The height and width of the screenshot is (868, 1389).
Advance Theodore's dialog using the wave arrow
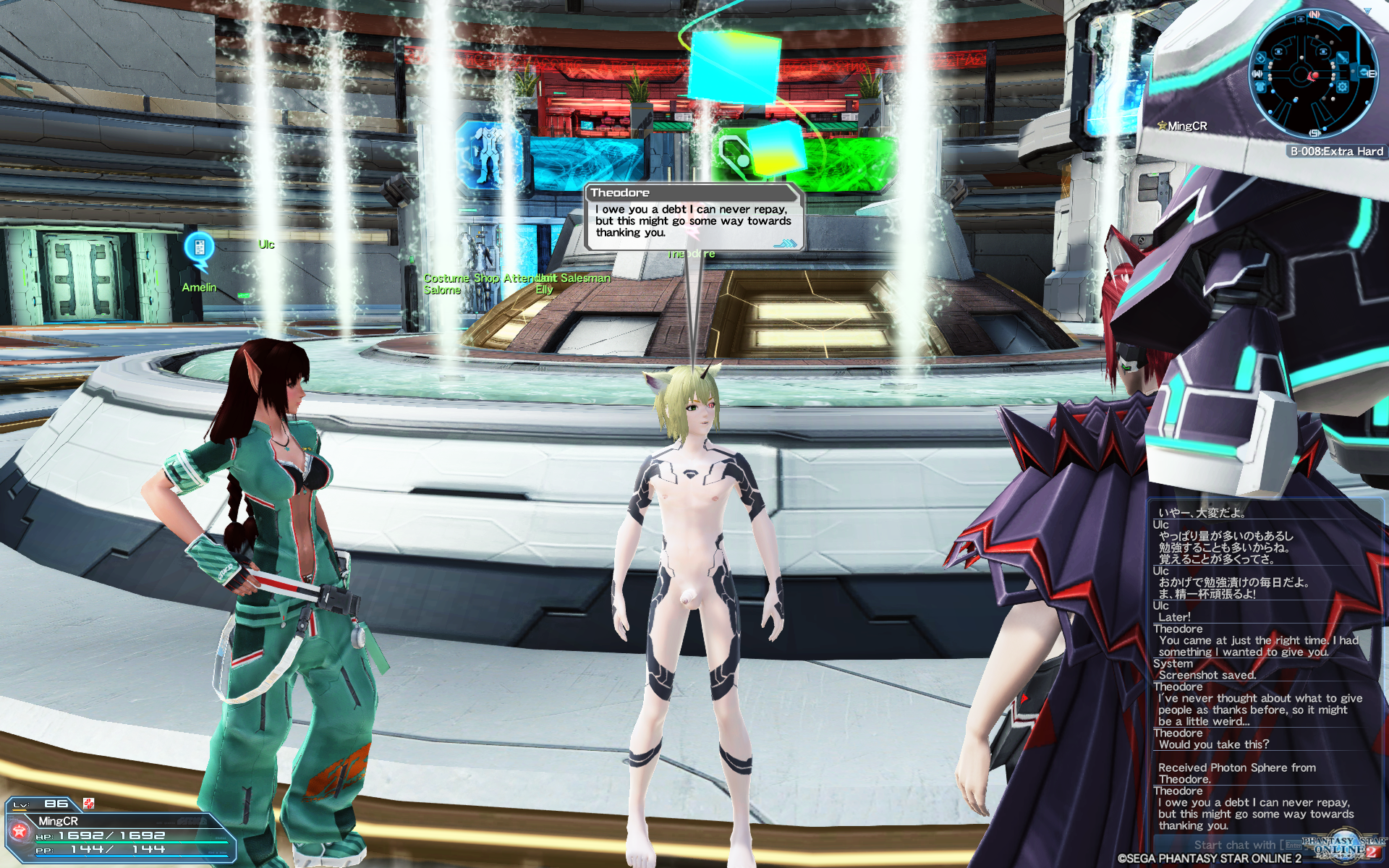(x=786, y=244)
